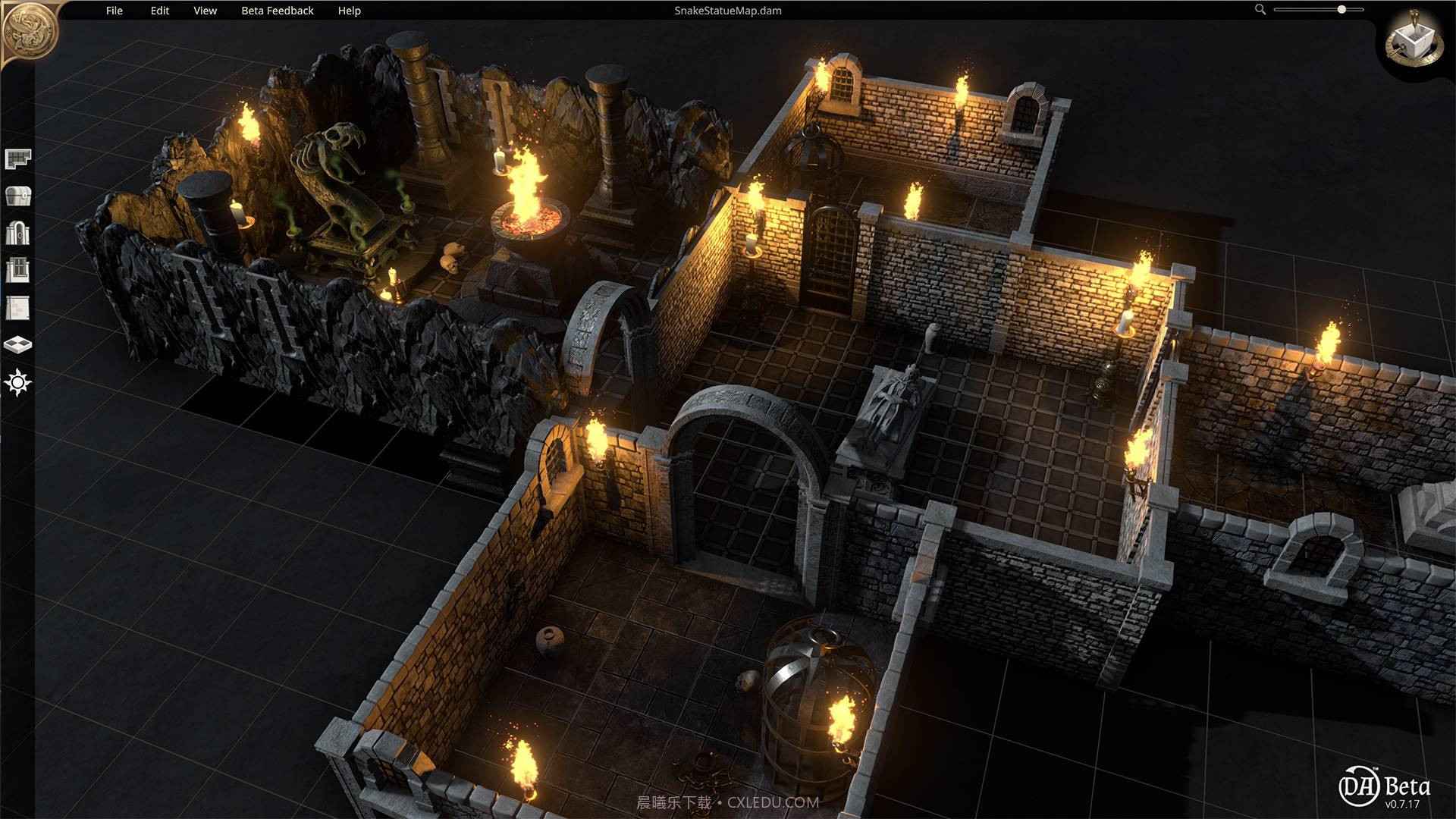Adjust the zoom slider handle

pos(1341,11)
